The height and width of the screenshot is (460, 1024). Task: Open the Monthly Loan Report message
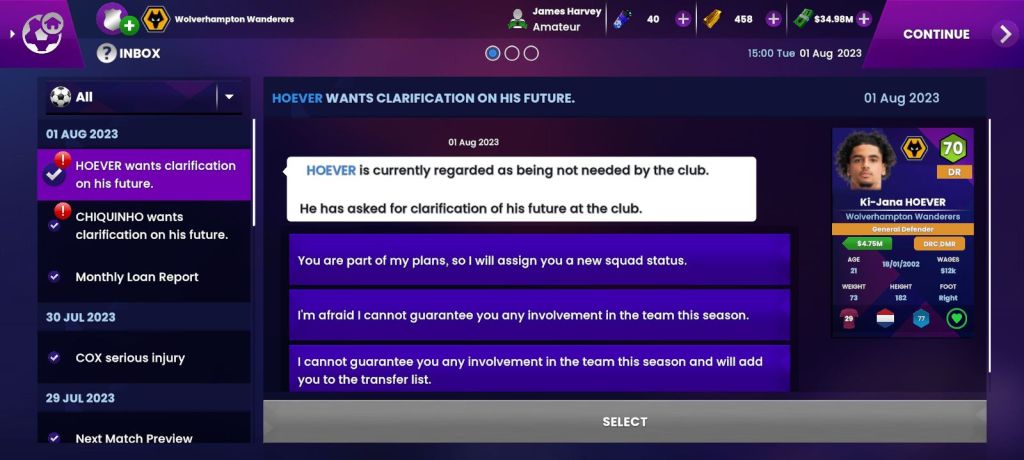click(x=137, y=277)
